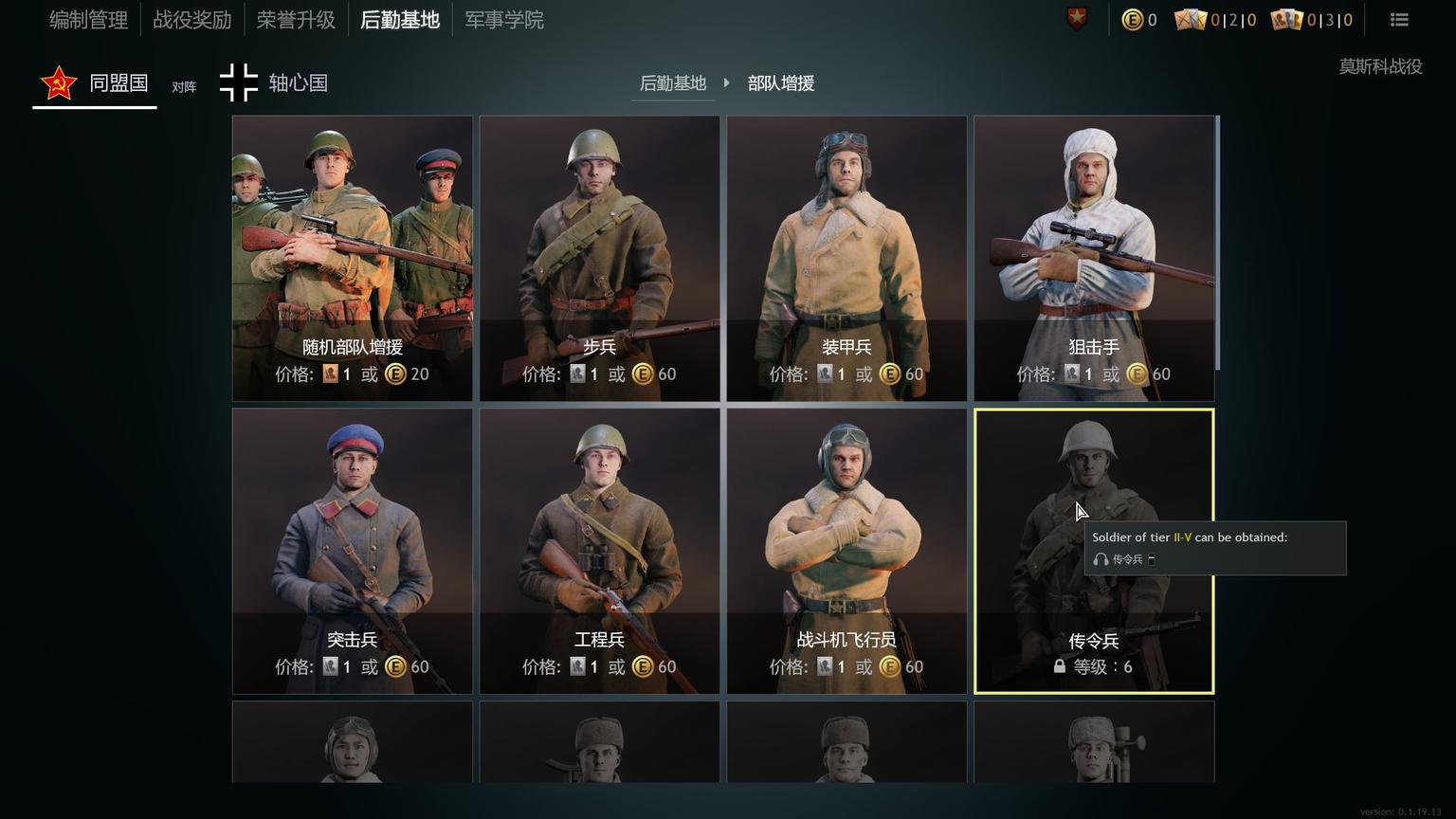Select the 步兵 soldier card
Screen dimensions: 1456x819
click(x=599, y=258)
